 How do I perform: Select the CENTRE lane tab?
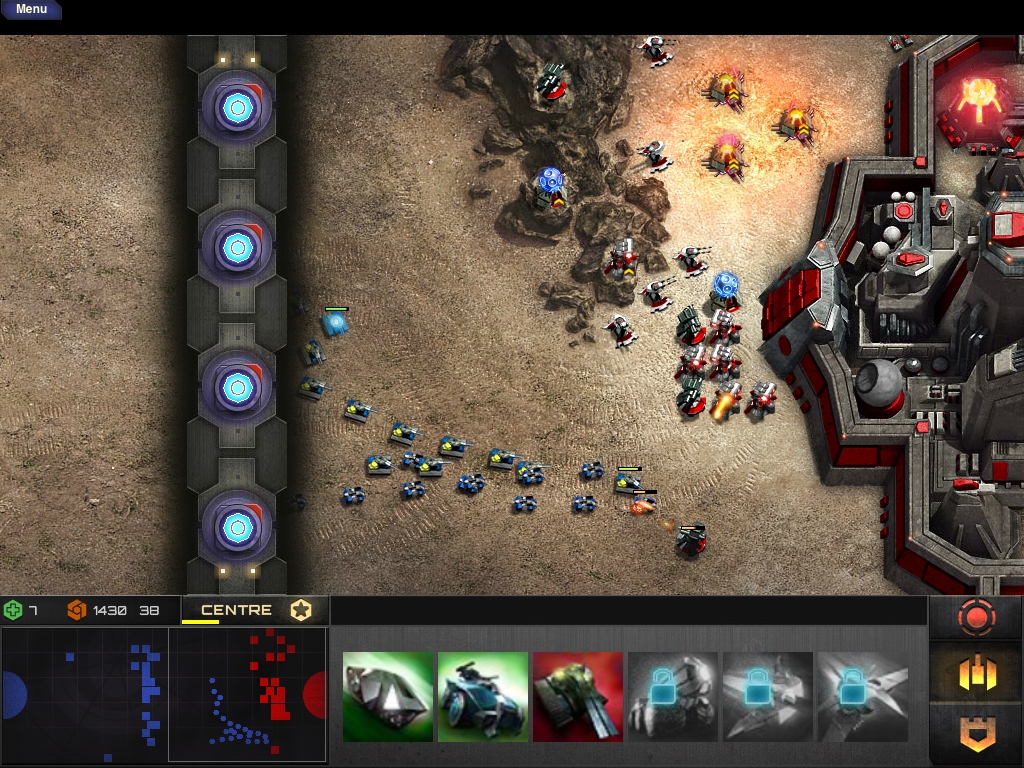pyautogui.click(x=236, y=610)
